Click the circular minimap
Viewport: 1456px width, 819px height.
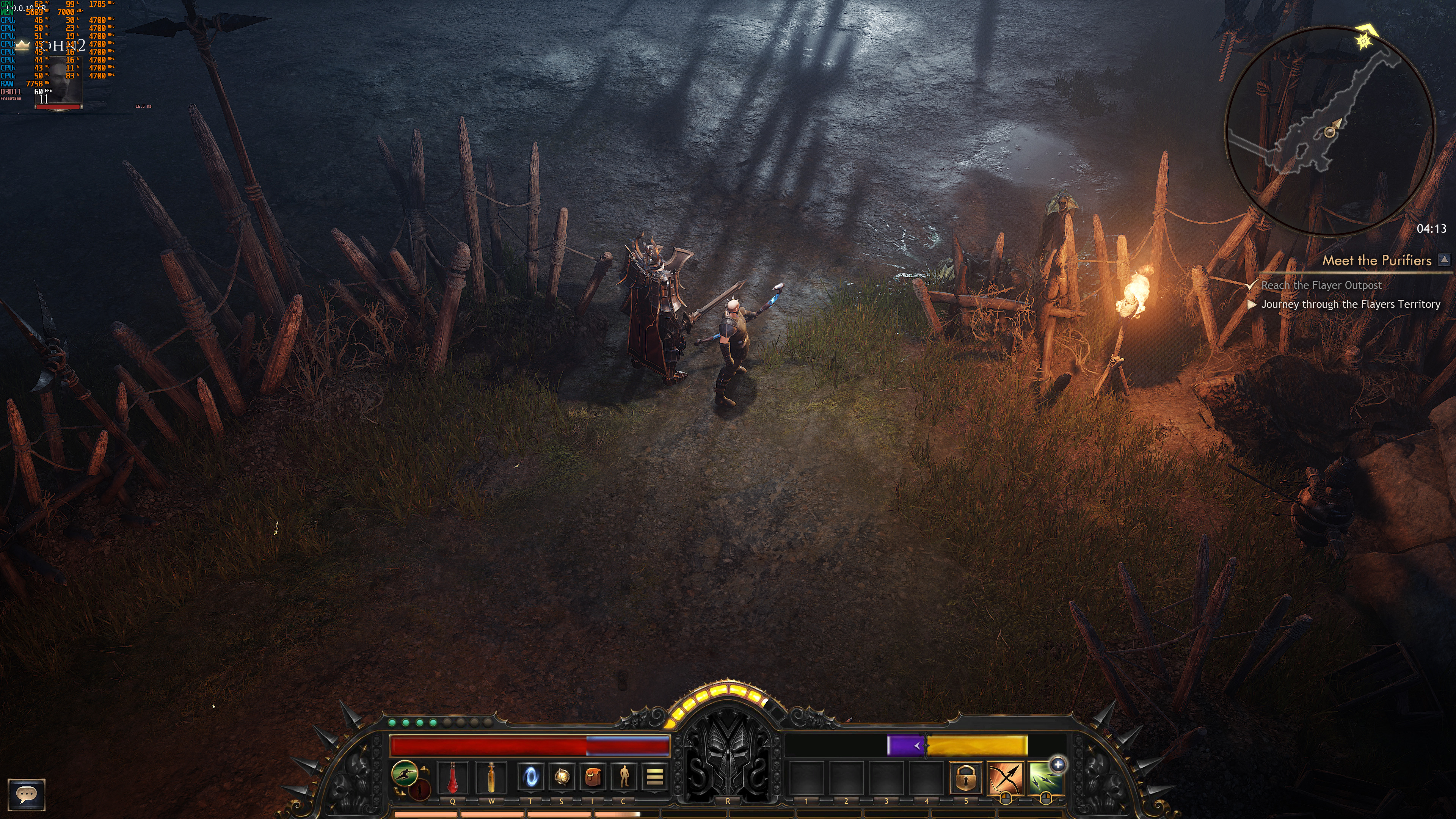point(1329,130)
